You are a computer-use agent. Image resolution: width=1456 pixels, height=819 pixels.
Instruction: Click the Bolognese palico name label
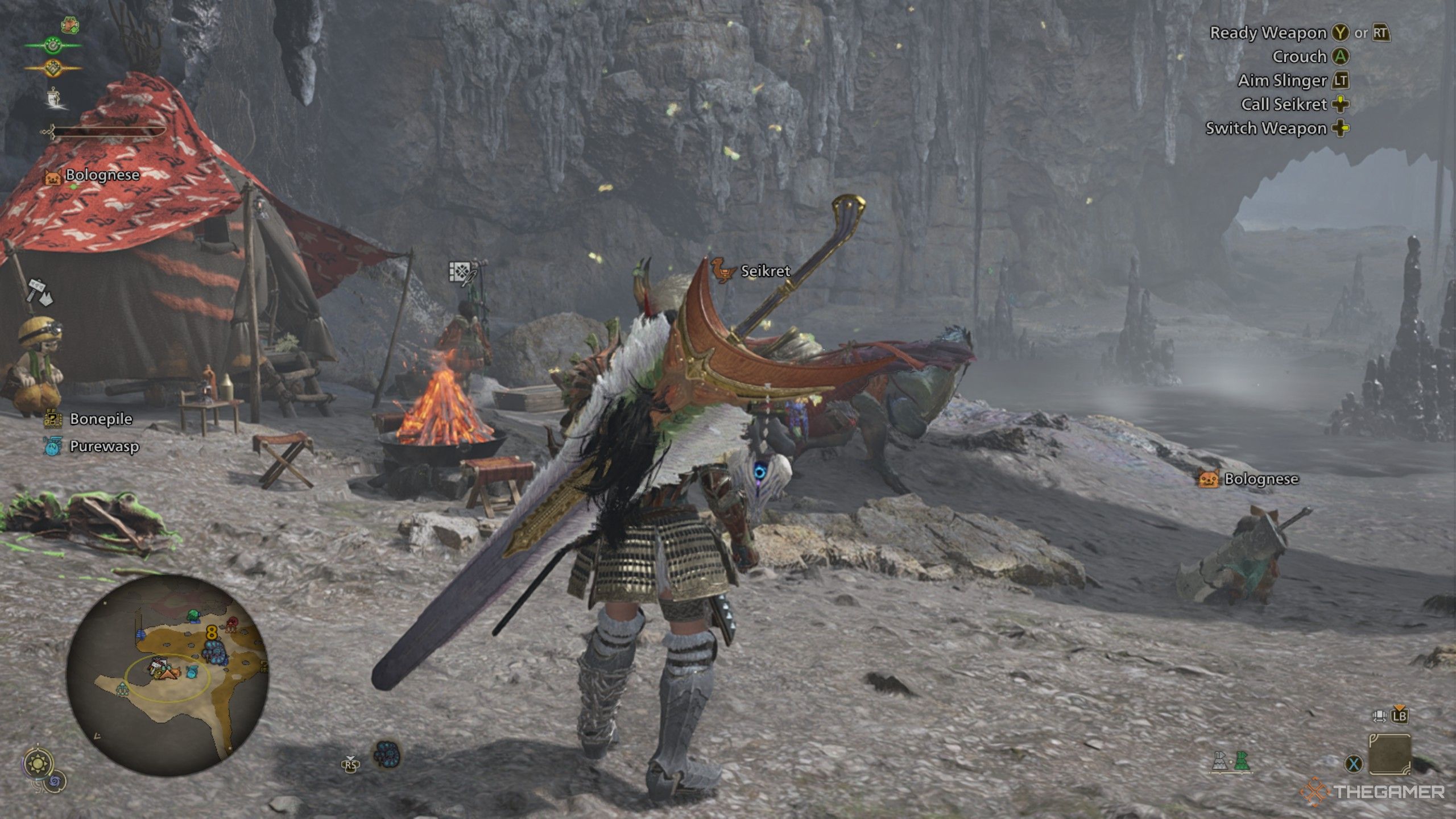pyautogui.click(x=101, y=175)
